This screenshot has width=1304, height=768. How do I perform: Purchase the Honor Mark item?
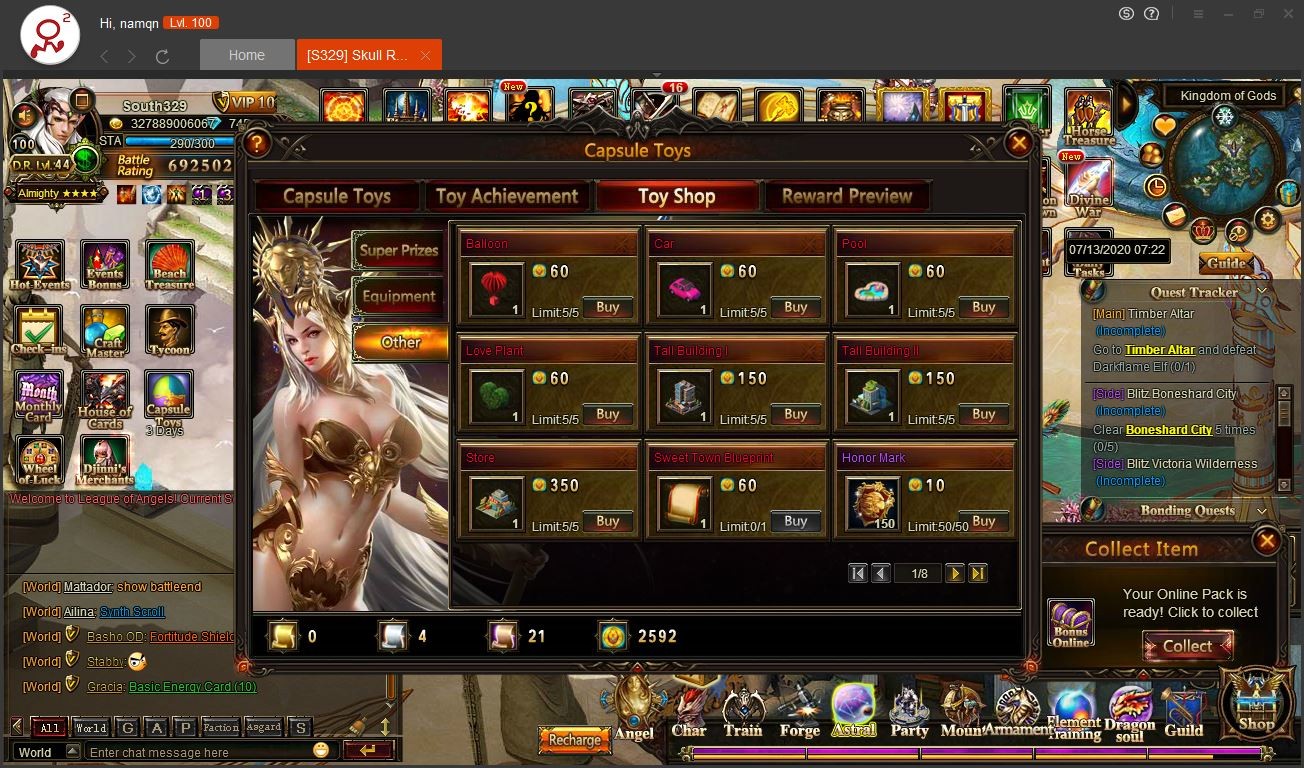(983, 522)
